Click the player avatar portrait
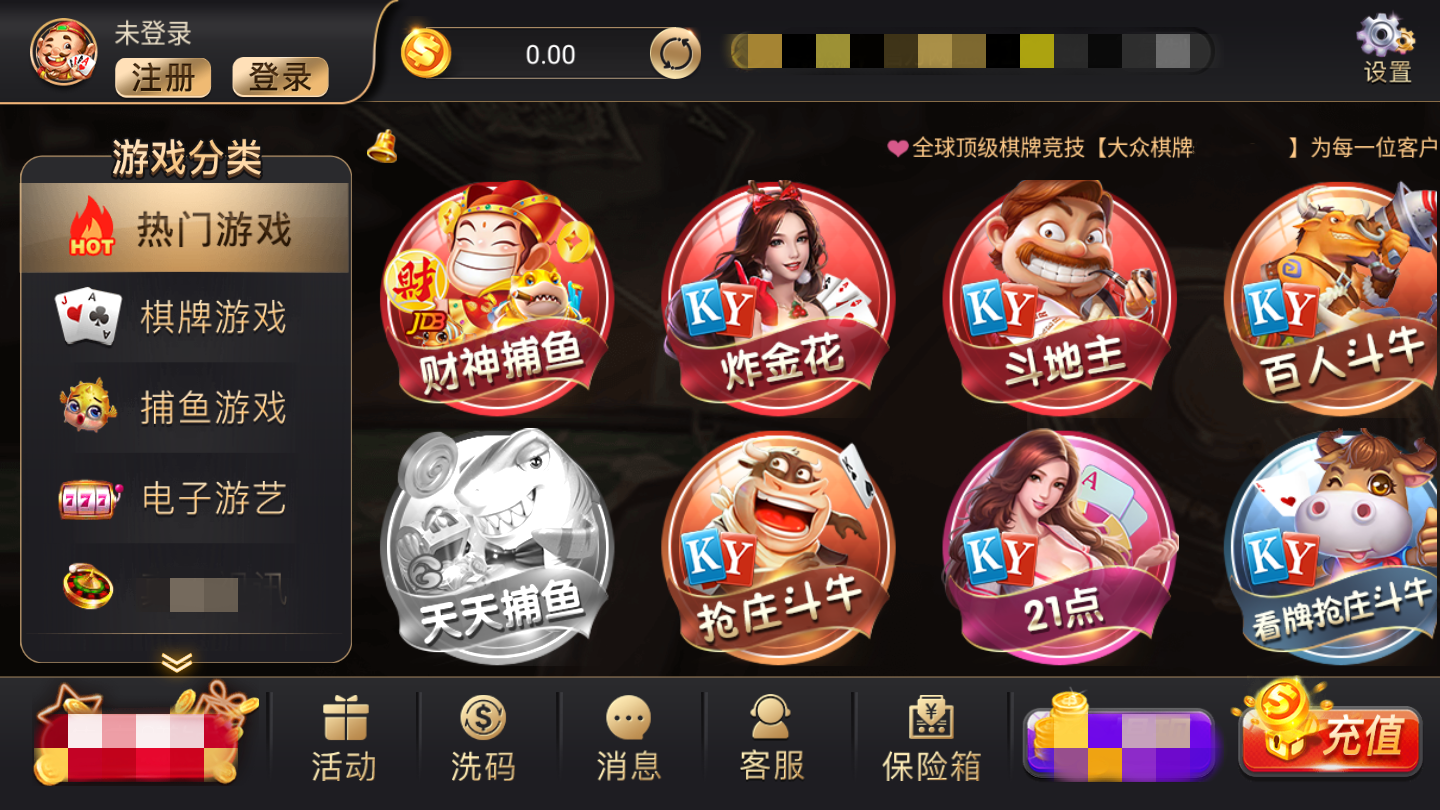Image resolution: width=1440 pixels, height=810 pixels. click(x=62, y=53)
